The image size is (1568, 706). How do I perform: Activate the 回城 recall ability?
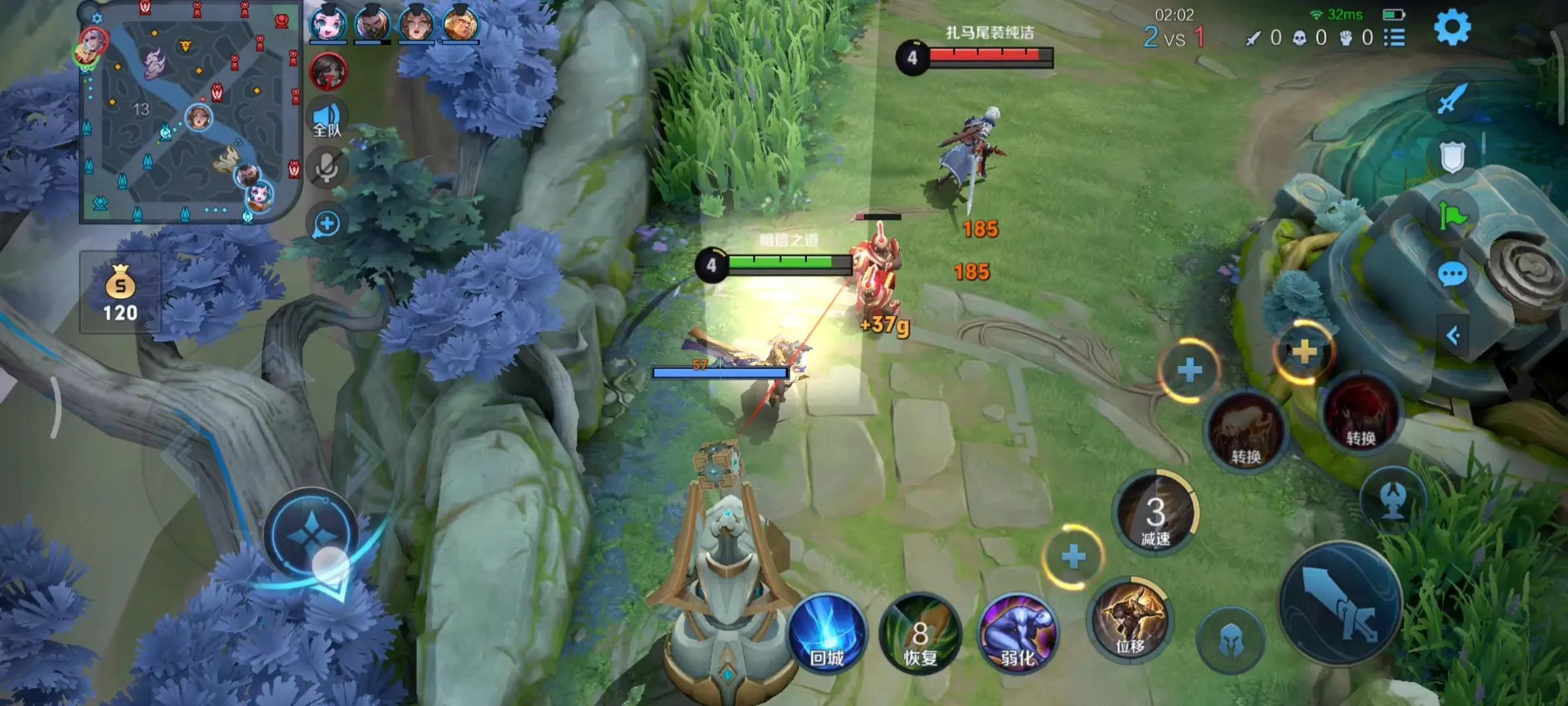pyautogui.click(x=827, y=633)
